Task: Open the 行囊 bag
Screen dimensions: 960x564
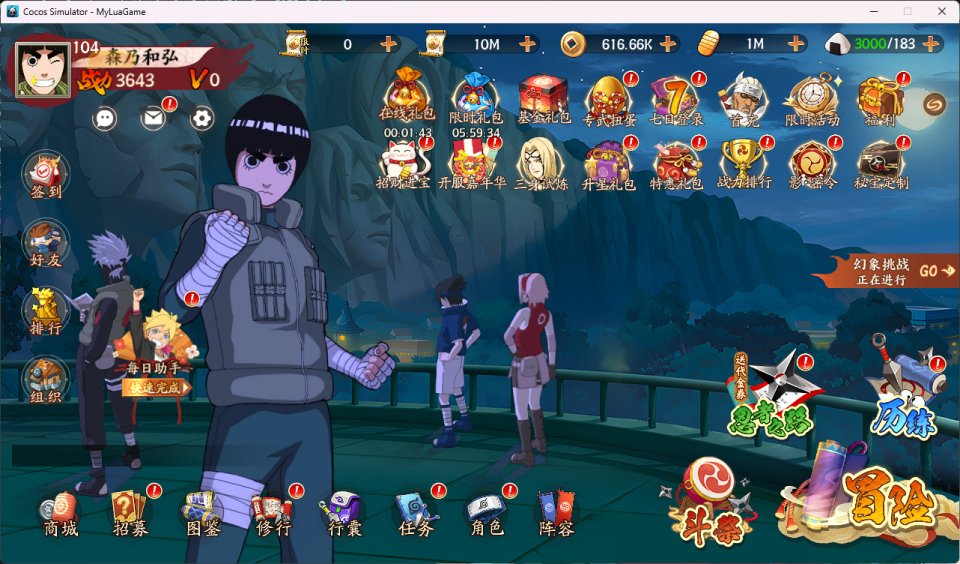Action: [344, 513]
